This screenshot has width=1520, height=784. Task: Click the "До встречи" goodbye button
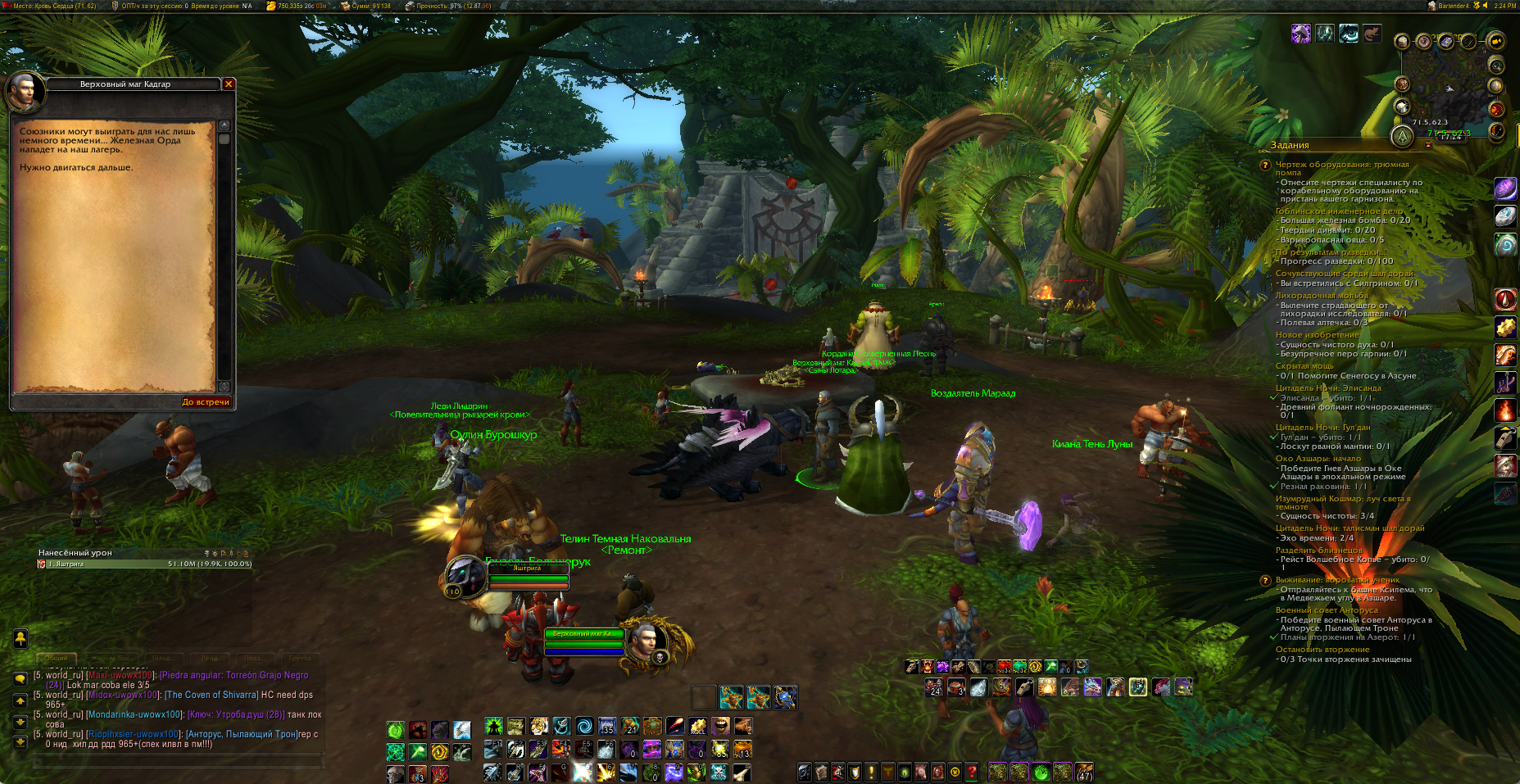pos(206,402)
